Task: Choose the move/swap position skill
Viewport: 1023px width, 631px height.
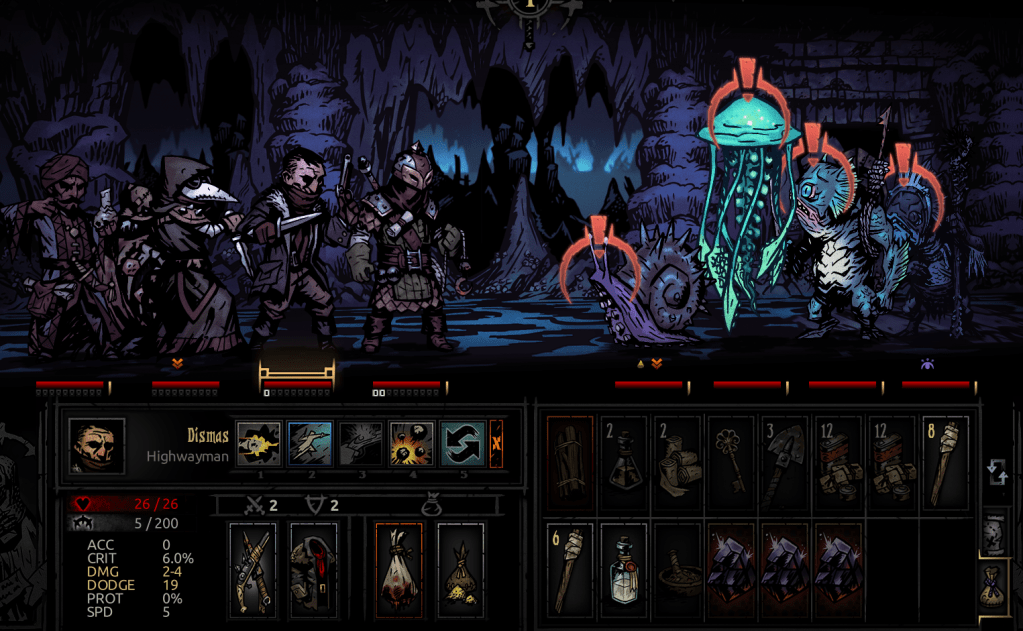Action: click(462, 443)
